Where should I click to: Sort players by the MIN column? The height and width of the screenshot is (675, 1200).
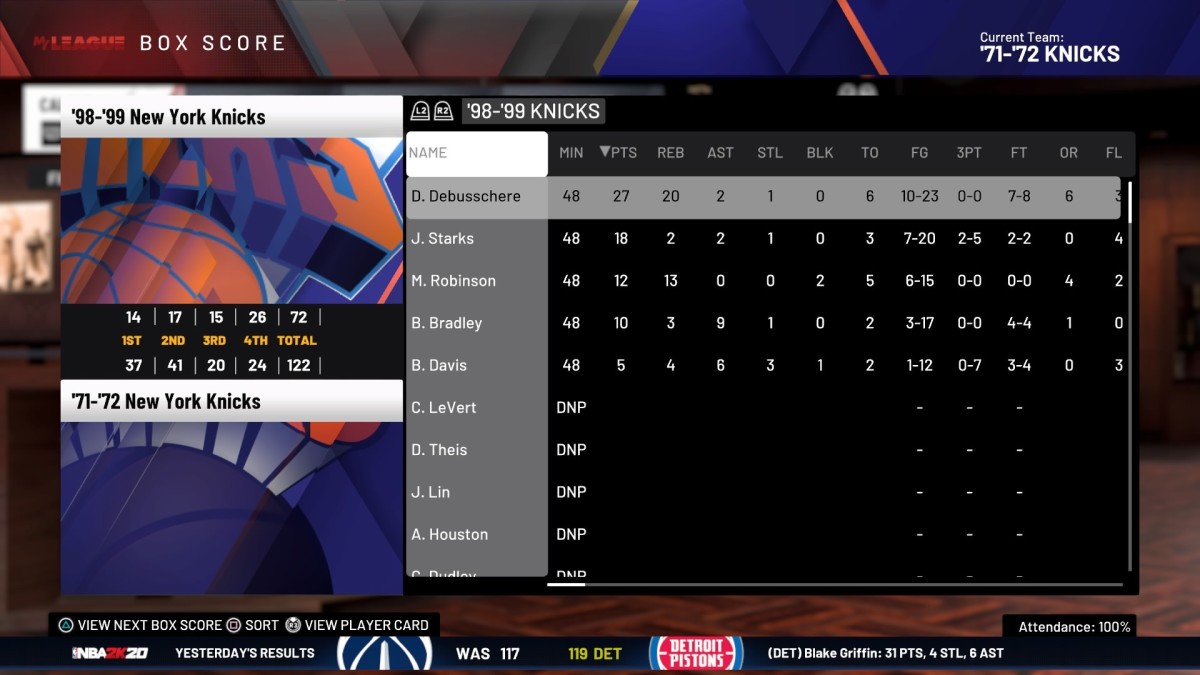pos(571,153)
